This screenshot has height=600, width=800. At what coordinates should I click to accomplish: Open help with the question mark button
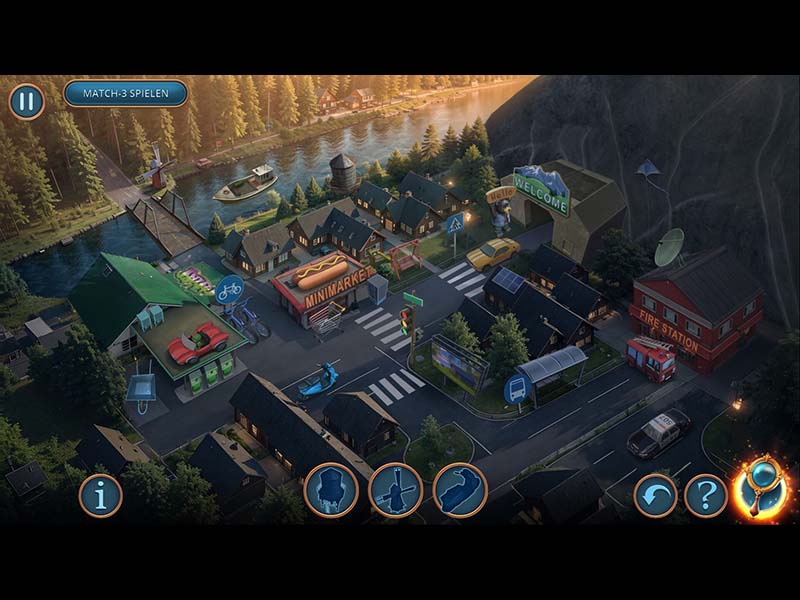706,495
